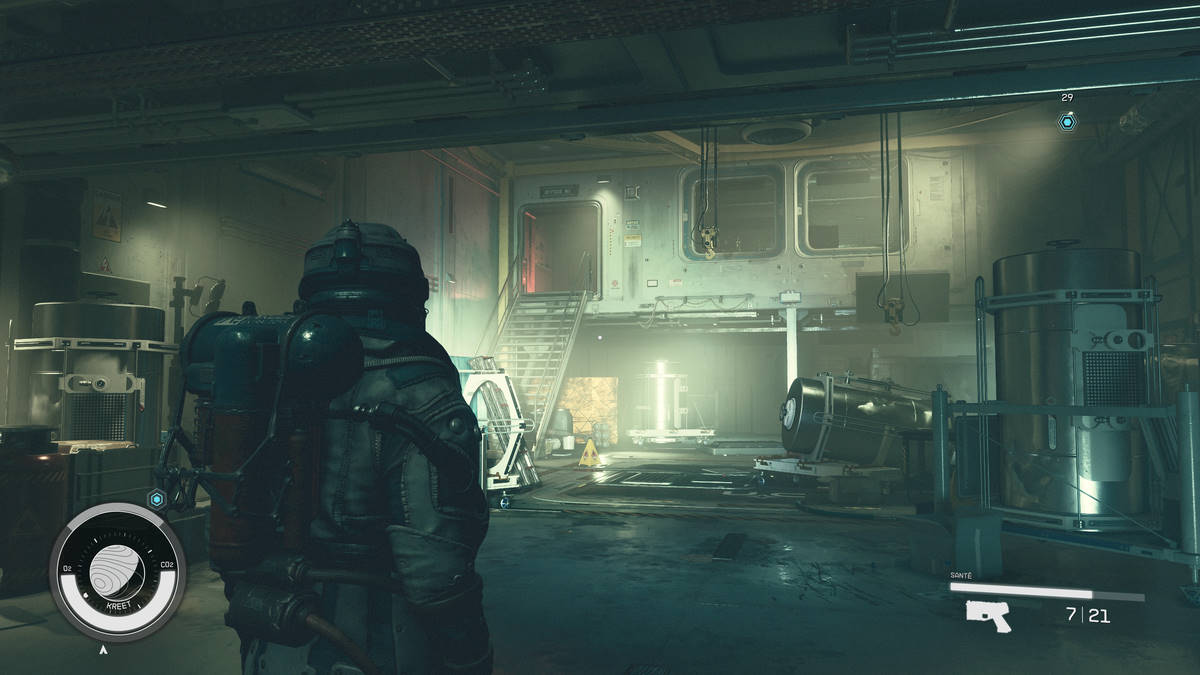This screenshot has width=1200, height=675.
Task: Select the objective marker showing distance 29
Action: pyautogui.click(x=1068, y=122)
